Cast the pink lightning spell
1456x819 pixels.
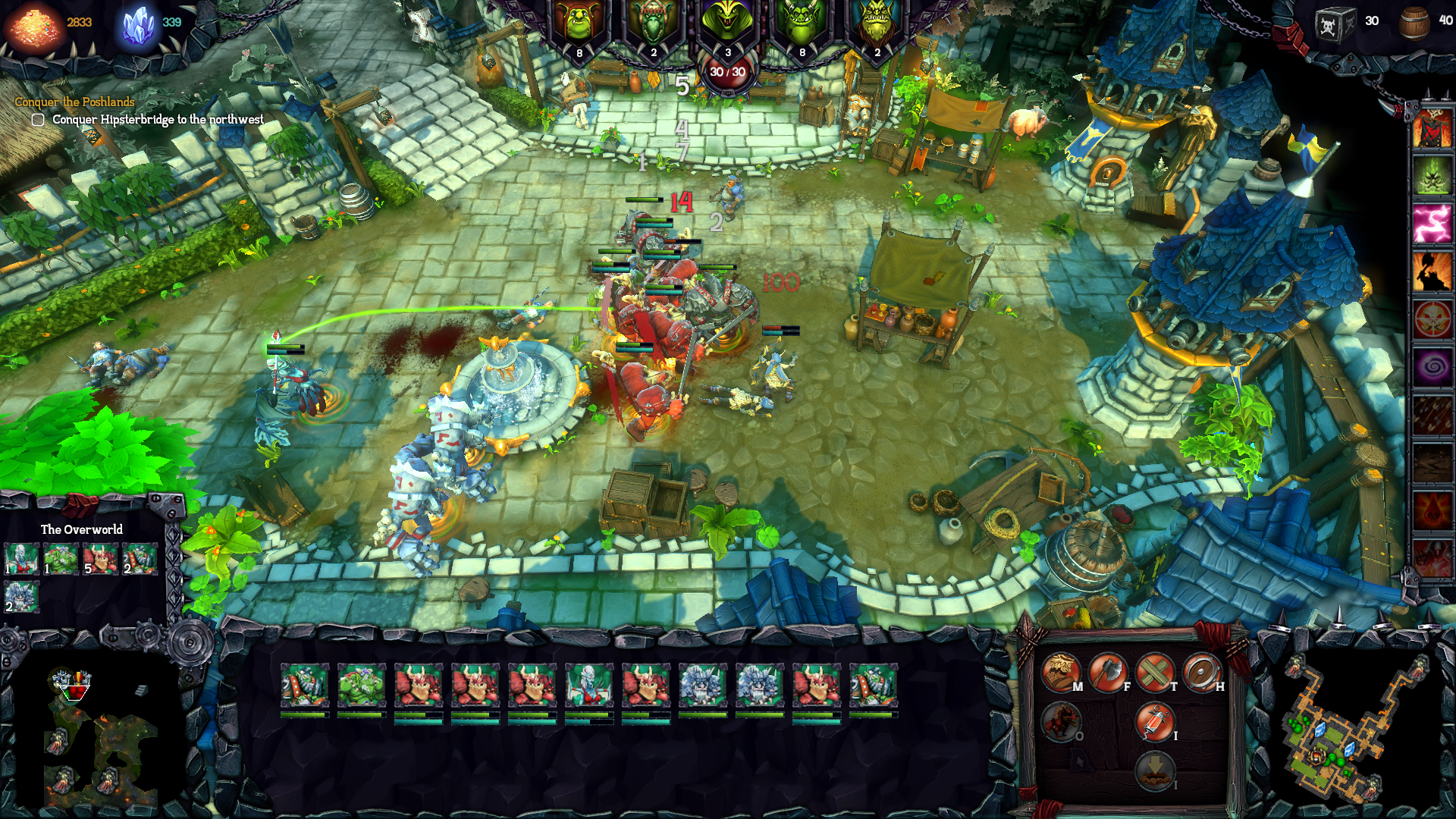[x=1432, y=224]
